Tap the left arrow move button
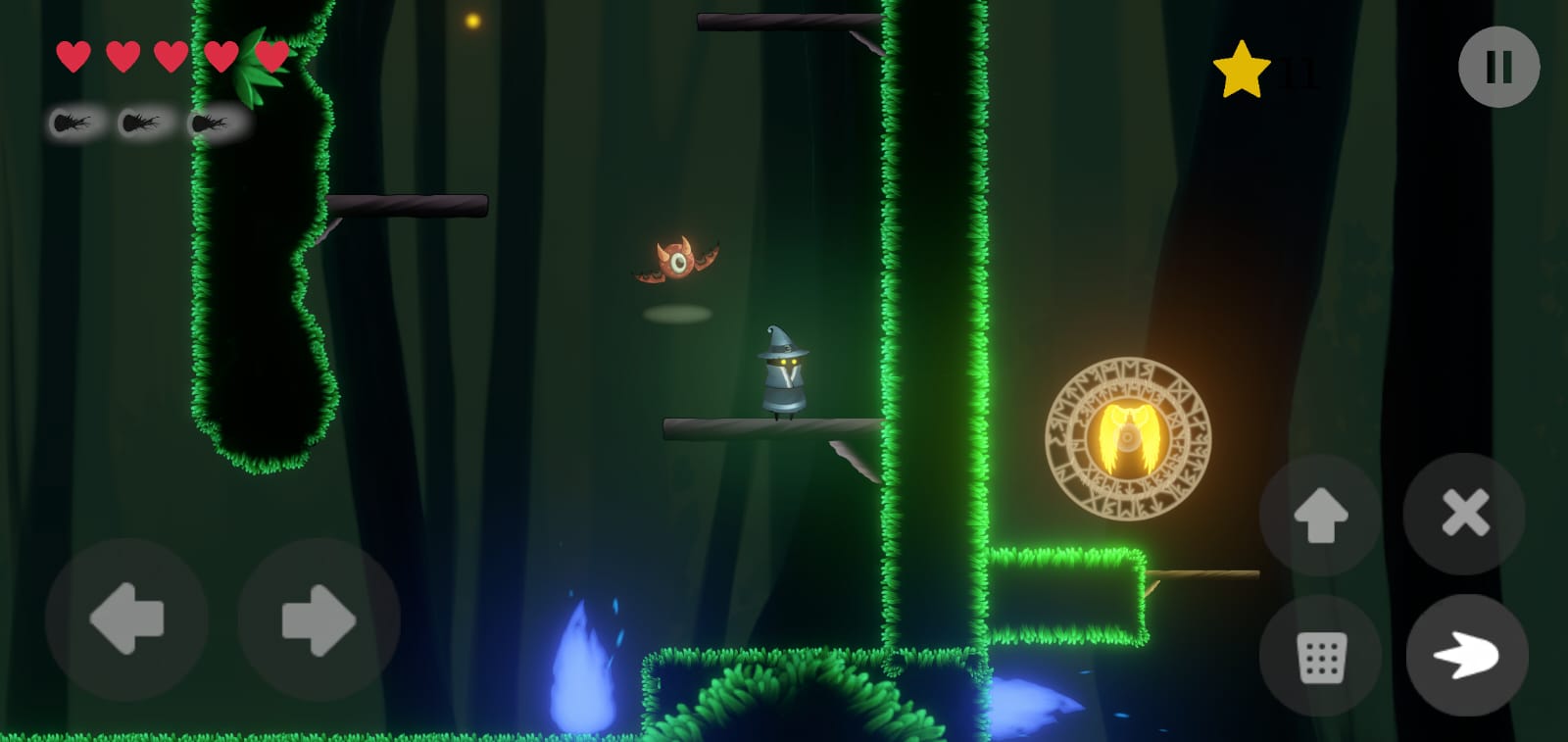1568x742 pixels. coord(126,619)
